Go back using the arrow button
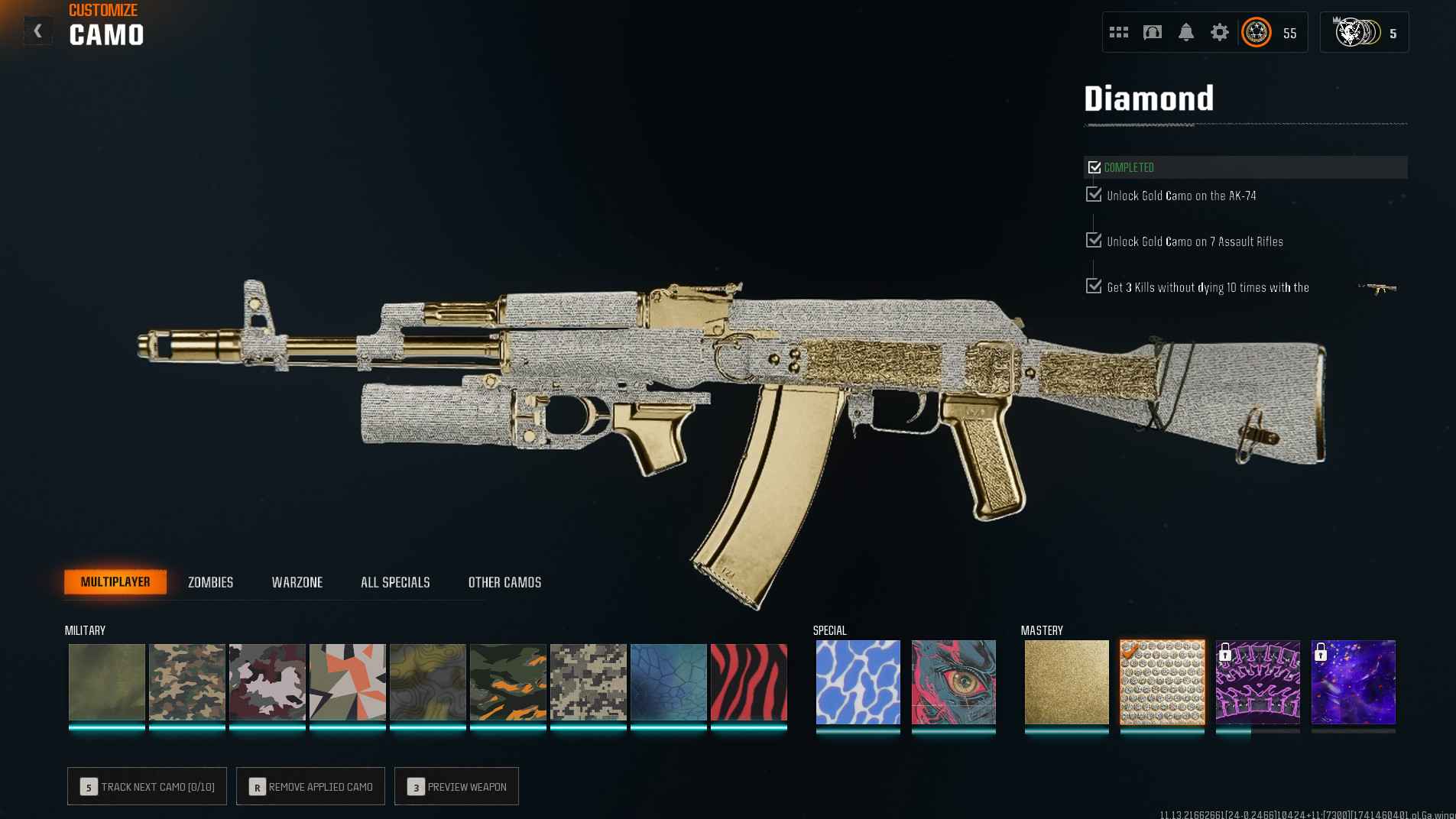Viewport: 1456px width, 819px height. coord(37,31)
